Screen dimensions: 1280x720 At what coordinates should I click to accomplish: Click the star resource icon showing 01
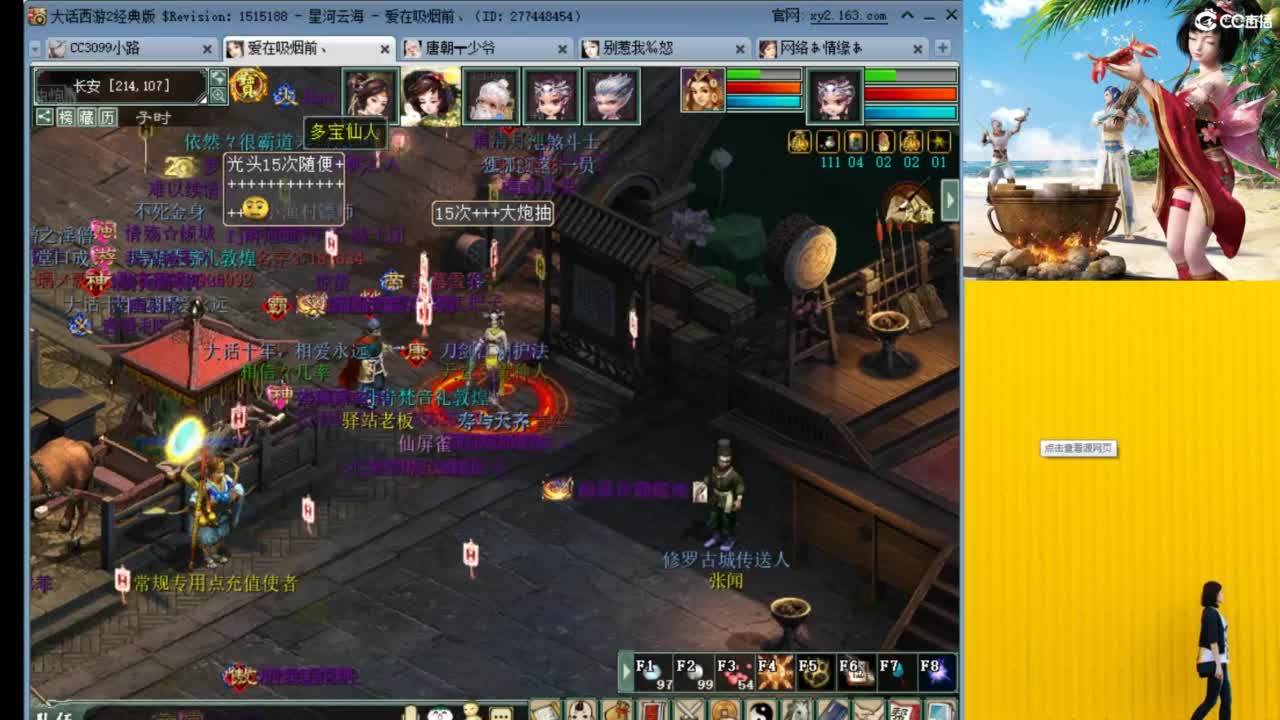click(x=938, y=142)
